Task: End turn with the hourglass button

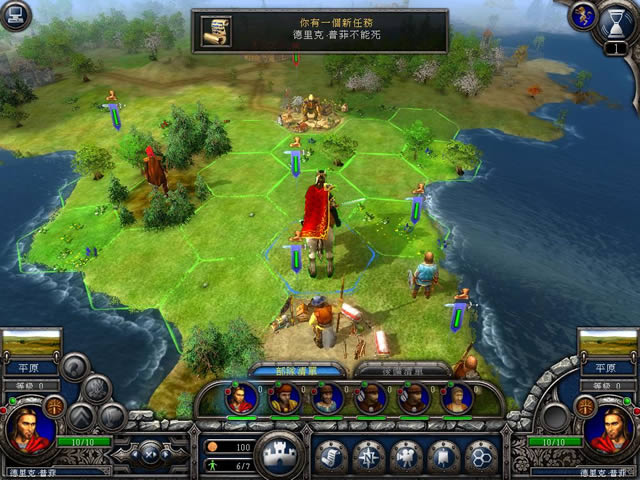Action: pos(617,24)
